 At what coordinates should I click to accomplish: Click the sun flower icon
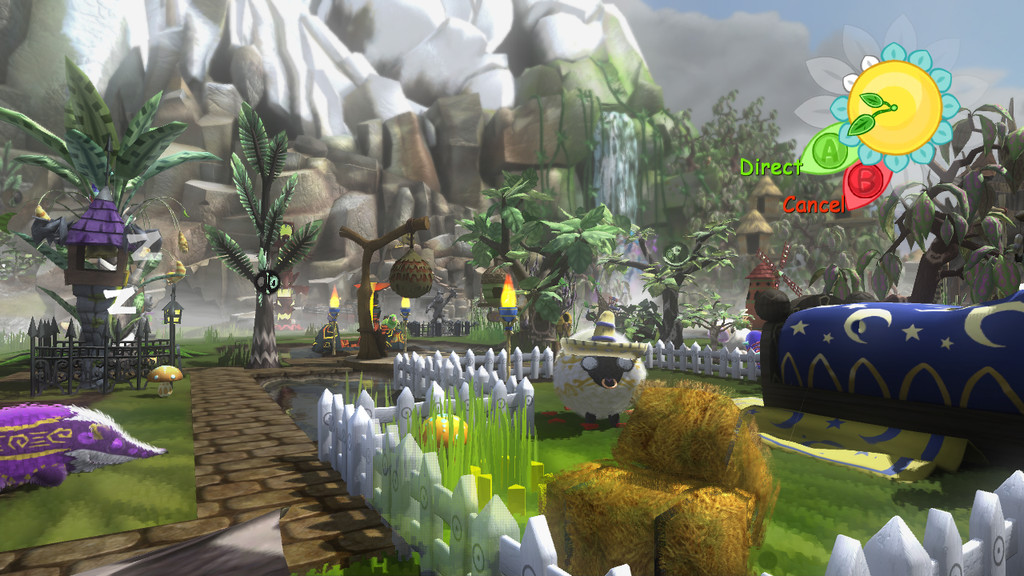tap(893, 106)
